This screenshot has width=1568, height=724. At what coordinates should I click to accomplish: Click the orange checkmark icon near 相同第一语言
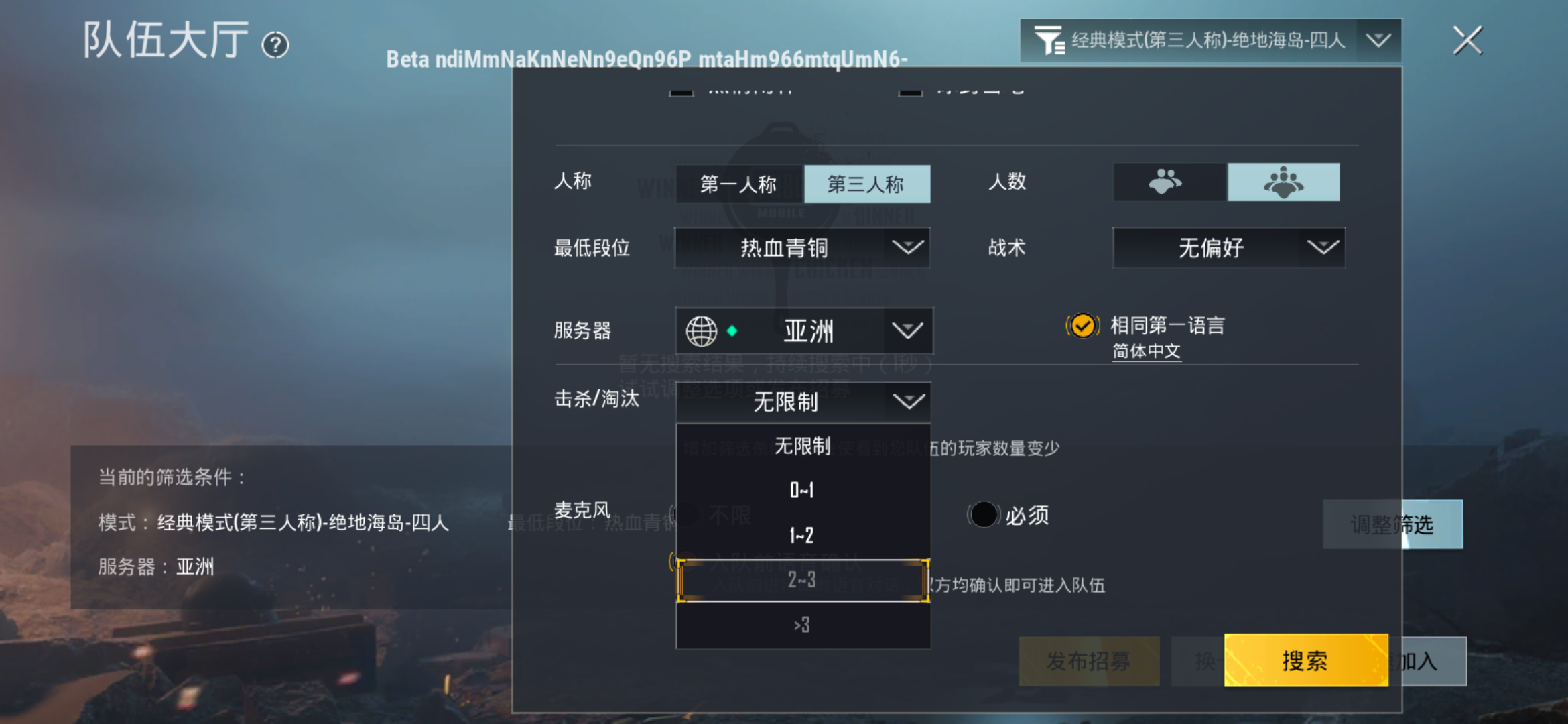coord(1083,326)
